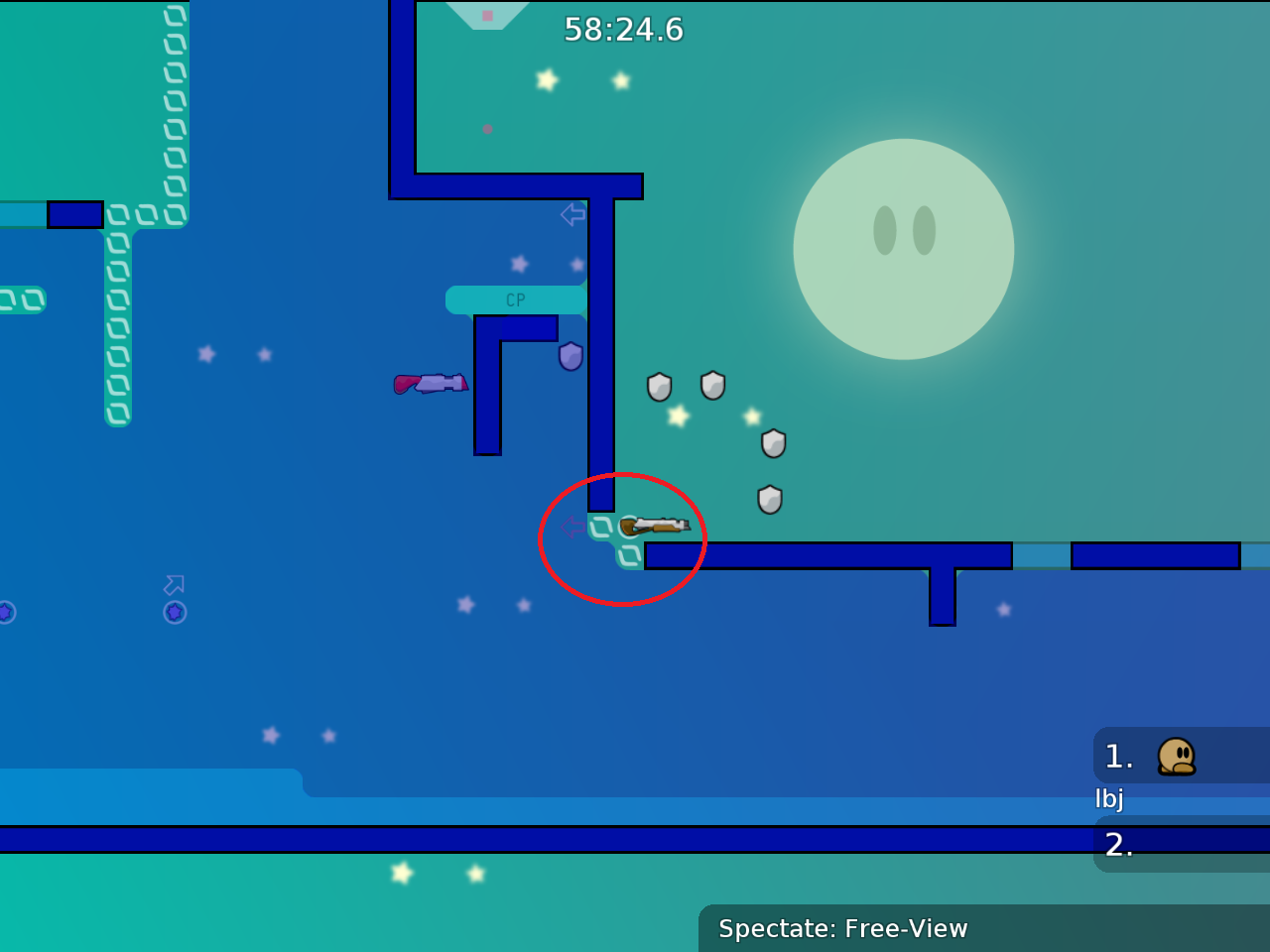Click the lbj player avatar on the leaderboard

click(x=1178, y=756)
